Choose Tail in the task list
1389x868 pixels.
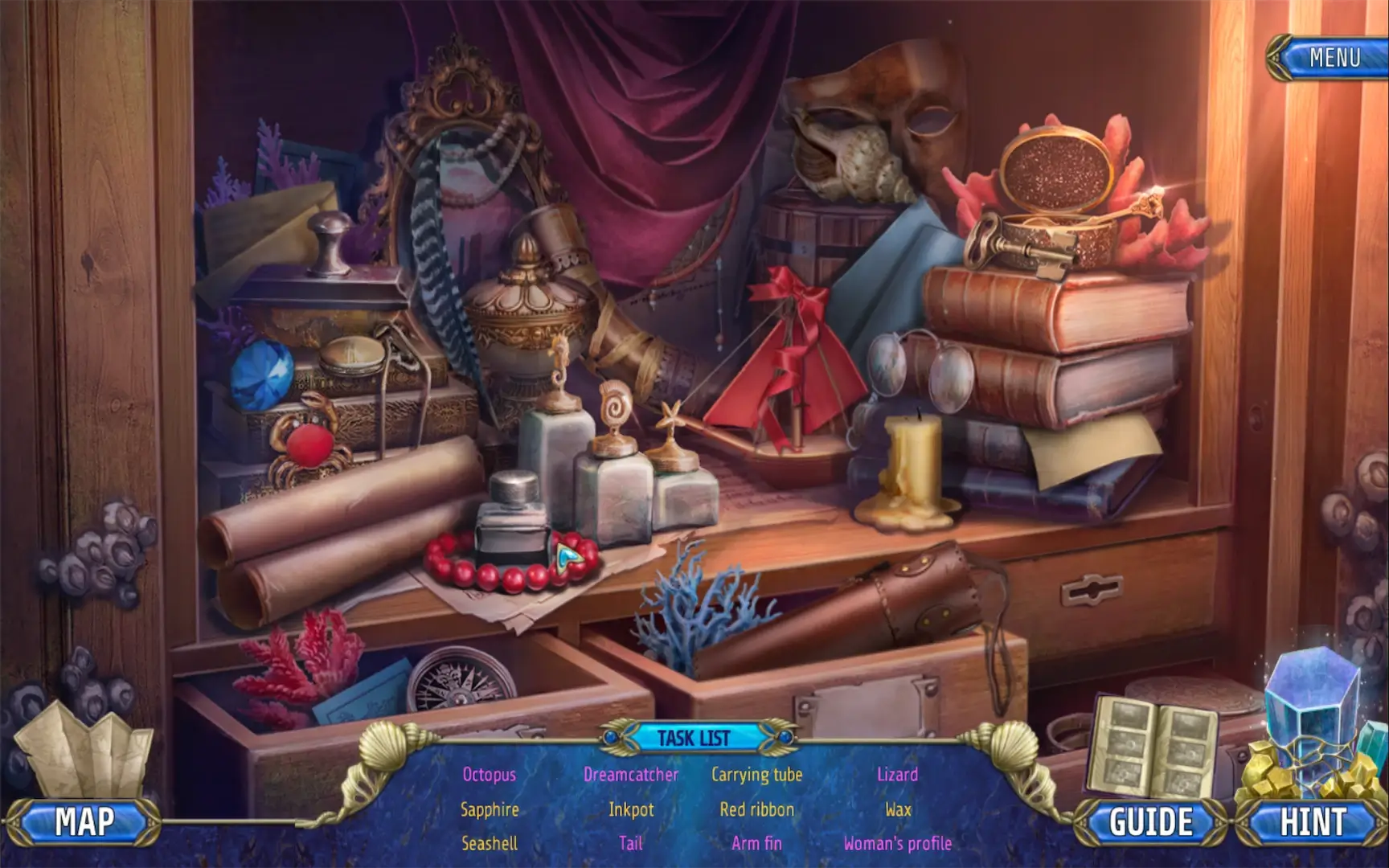631,843
